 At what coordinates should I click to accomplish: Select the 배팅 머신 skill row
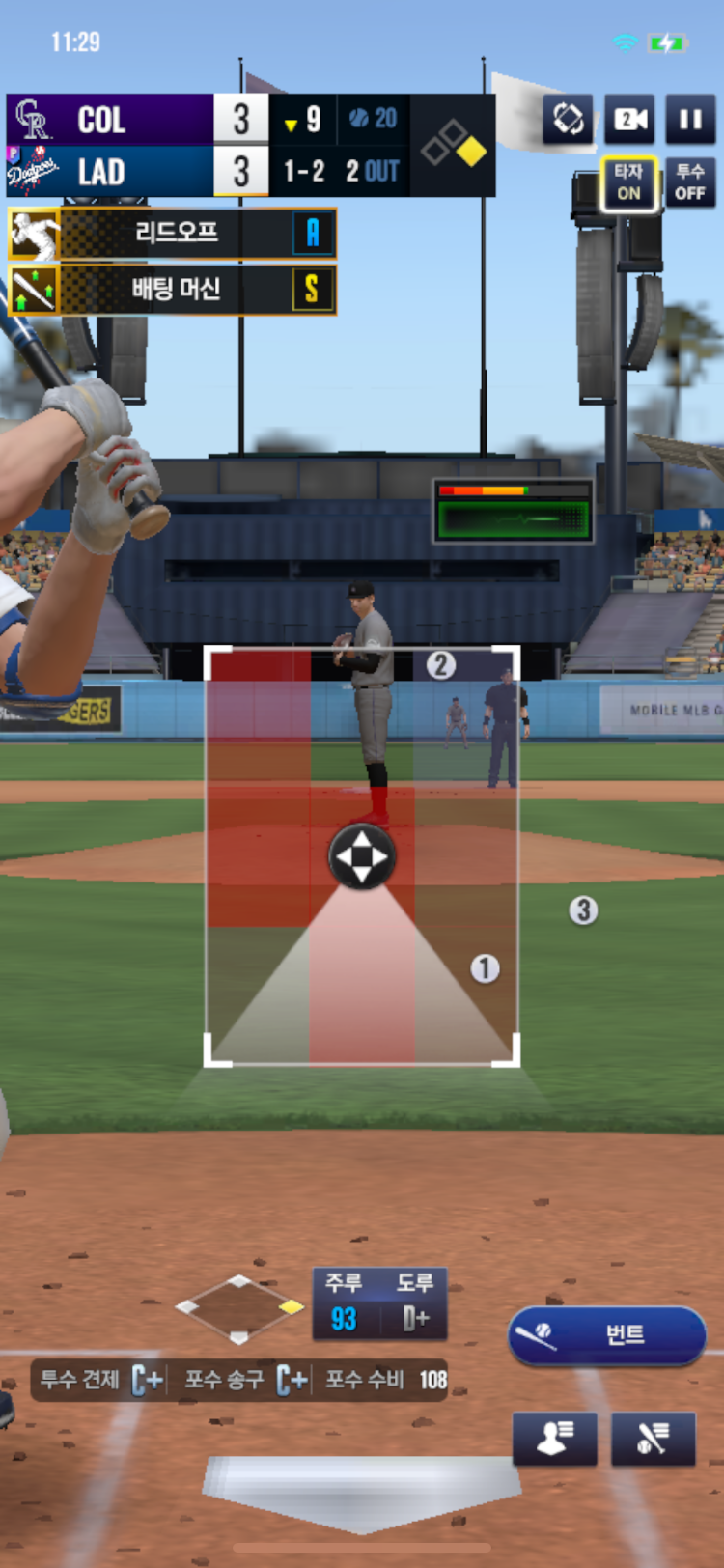(174, 289)
